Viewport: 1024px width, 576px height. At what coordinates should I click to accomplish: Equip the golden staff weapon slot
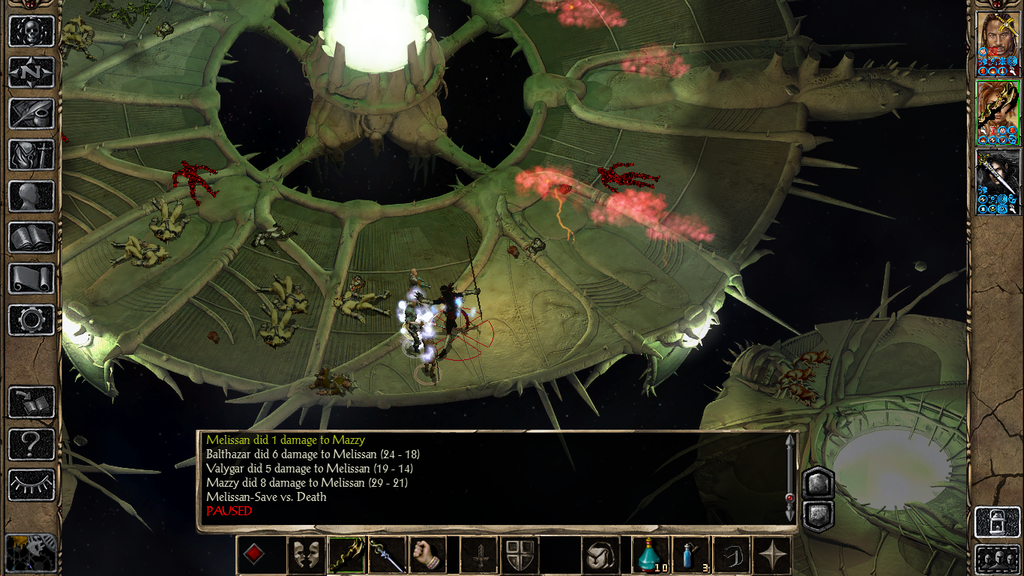coord(346,555)
